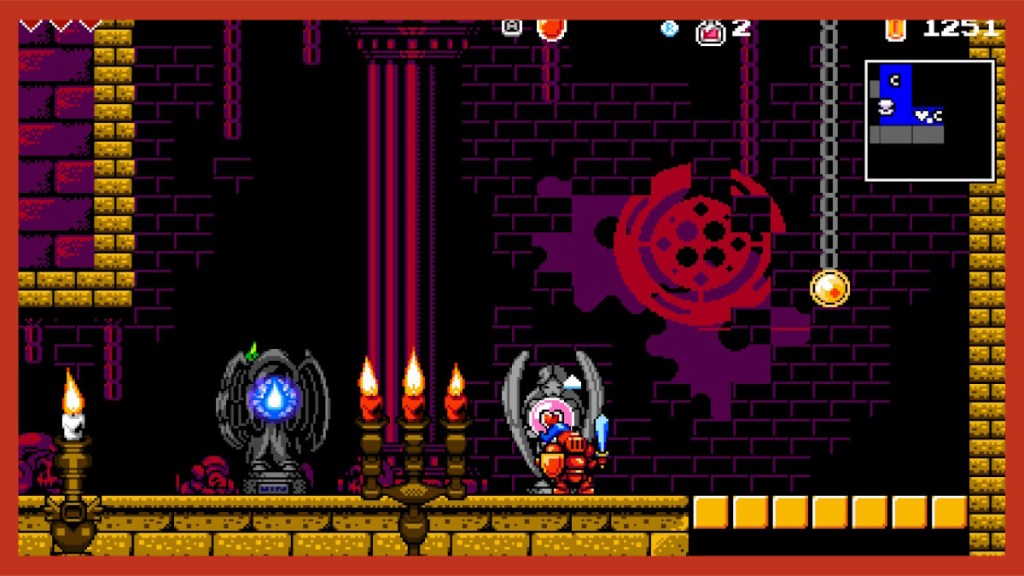Viewport: 1024px width, 576px height.
Task: Open the castle minimap
Action: point(929,120)
